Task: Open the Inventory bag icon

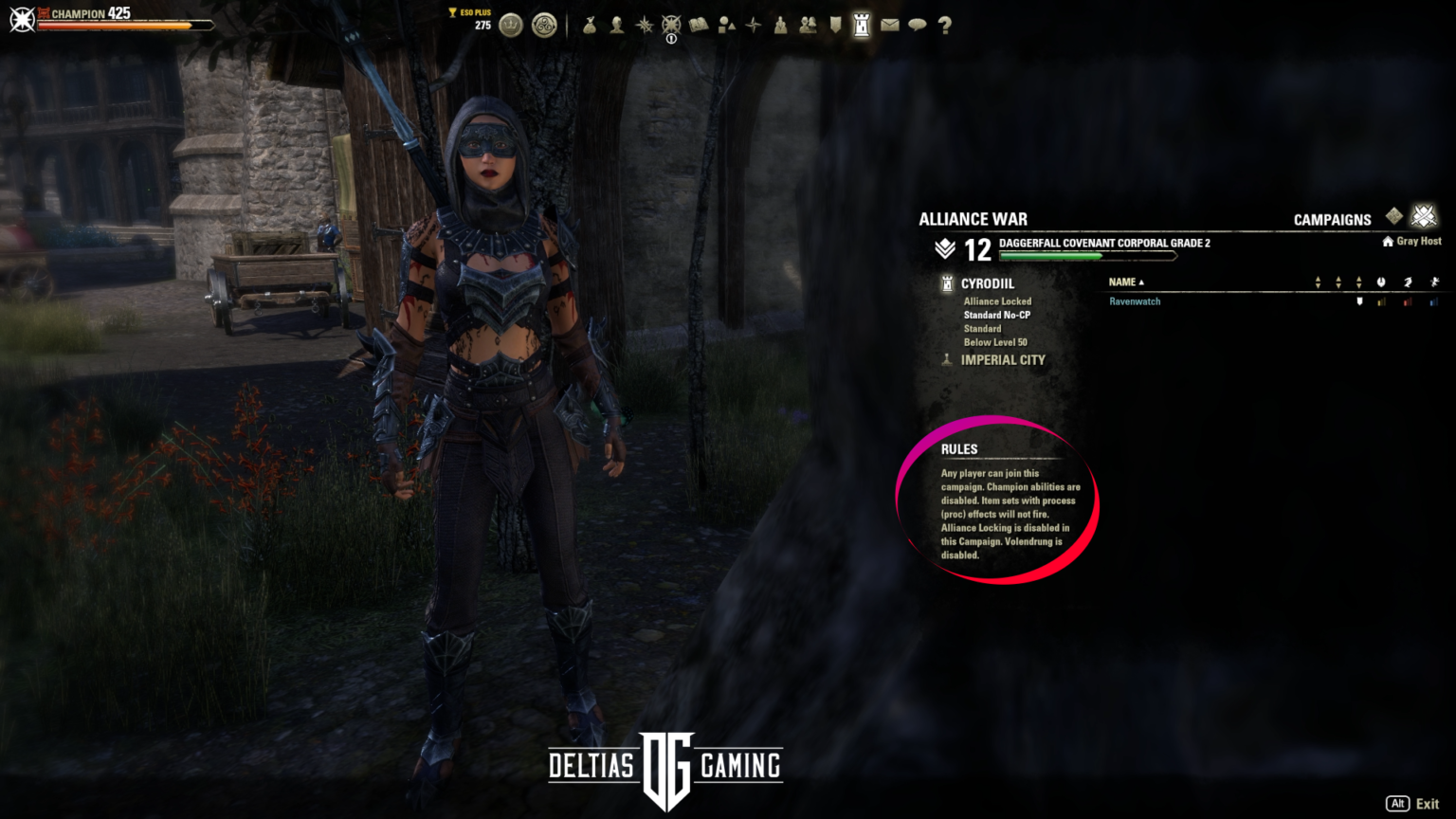Action: (590, 26)
